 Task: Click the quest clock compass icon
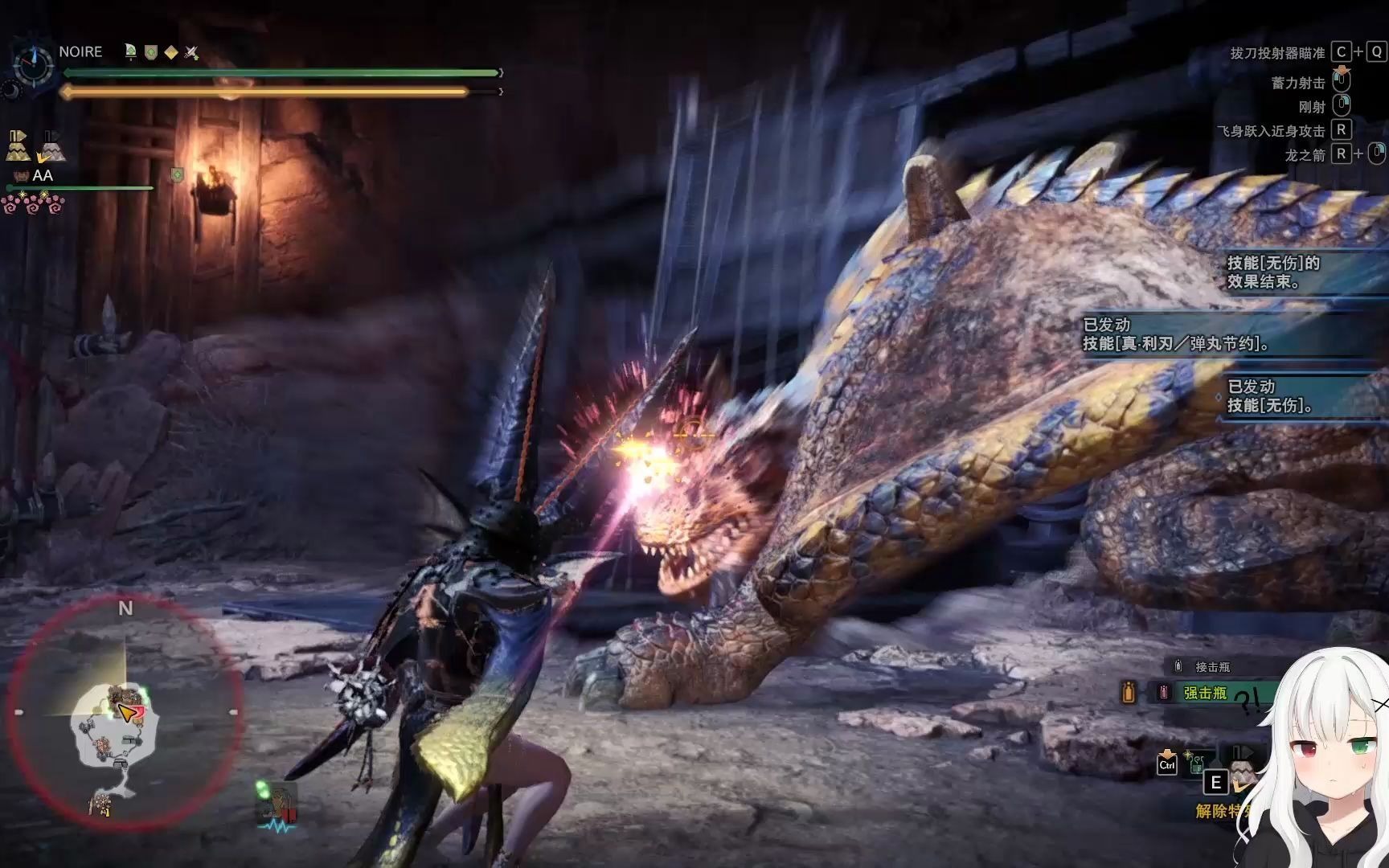(x=34, y=64)
